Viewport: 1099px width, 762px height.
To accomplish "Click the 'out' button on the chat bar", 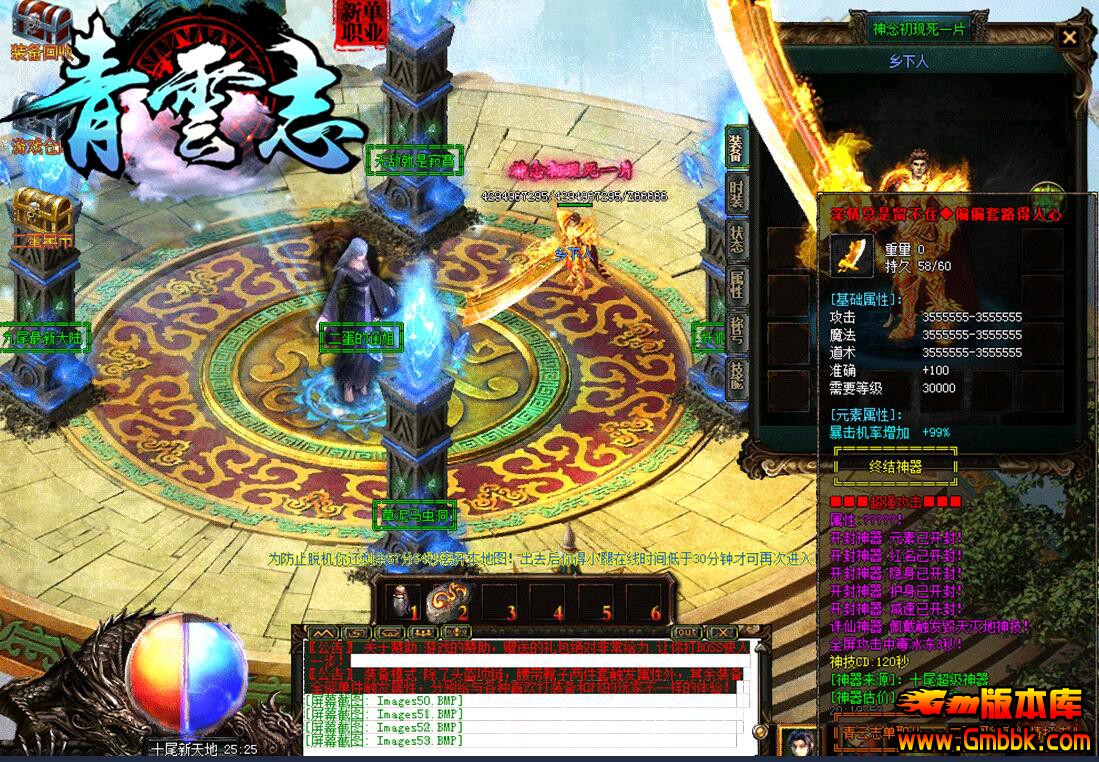I will (685, 633).
